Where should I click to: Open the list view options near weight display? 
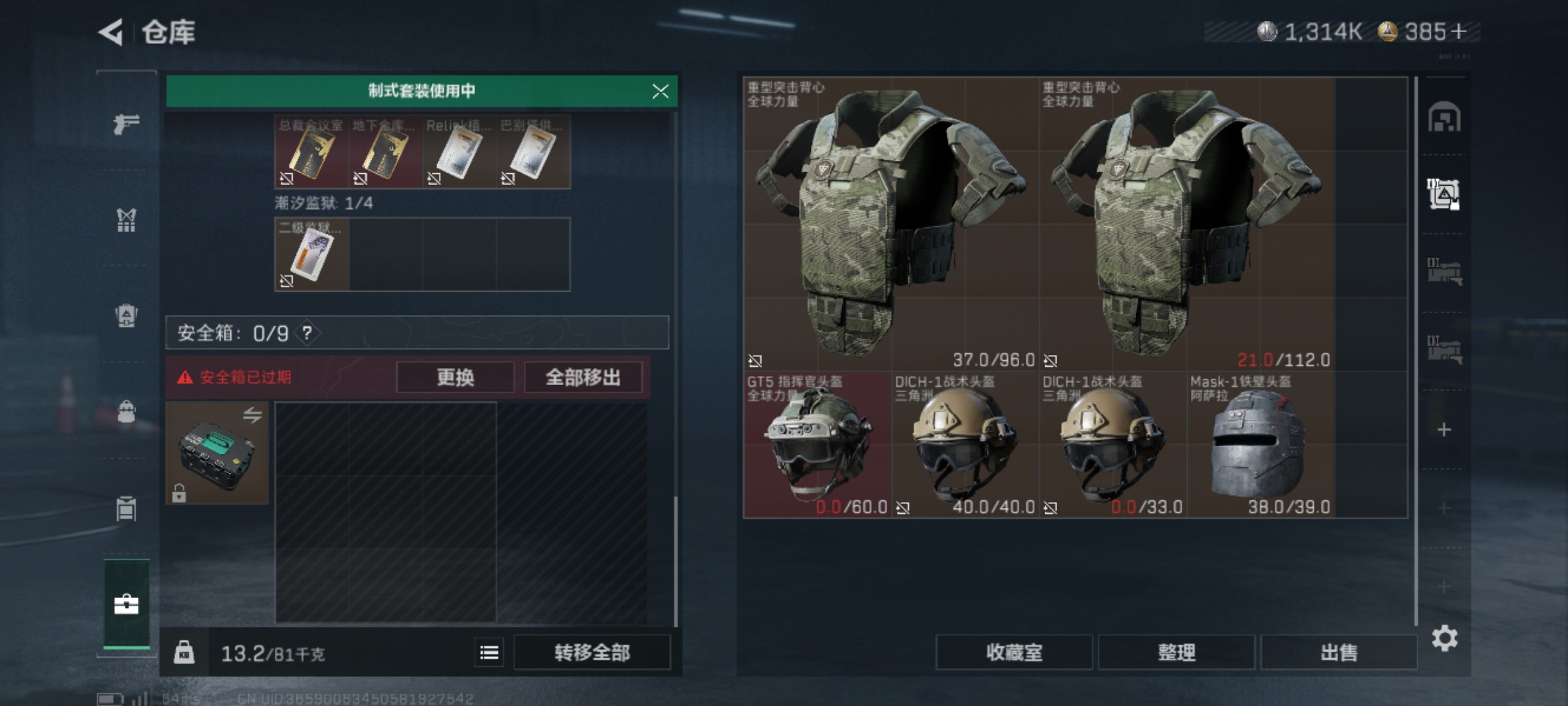click(x=487, y=653)
